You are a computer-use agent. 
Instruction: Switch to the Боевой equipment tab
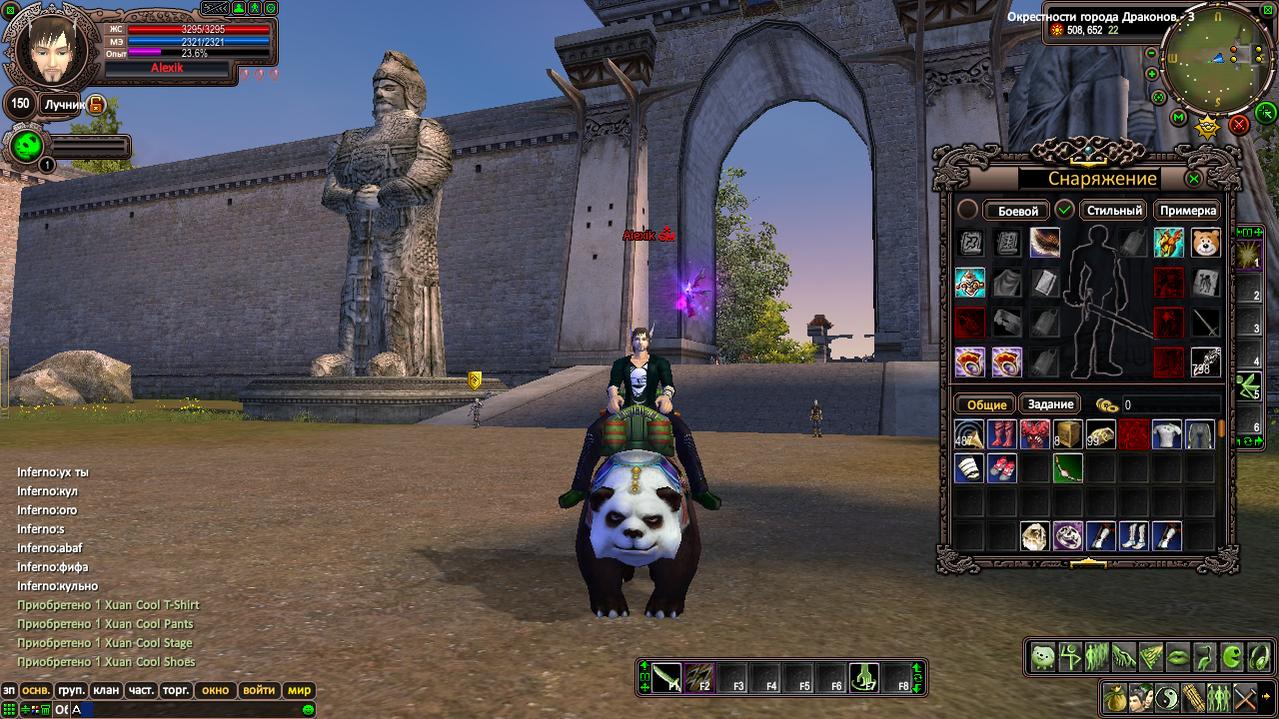[x=1017, y=211]
